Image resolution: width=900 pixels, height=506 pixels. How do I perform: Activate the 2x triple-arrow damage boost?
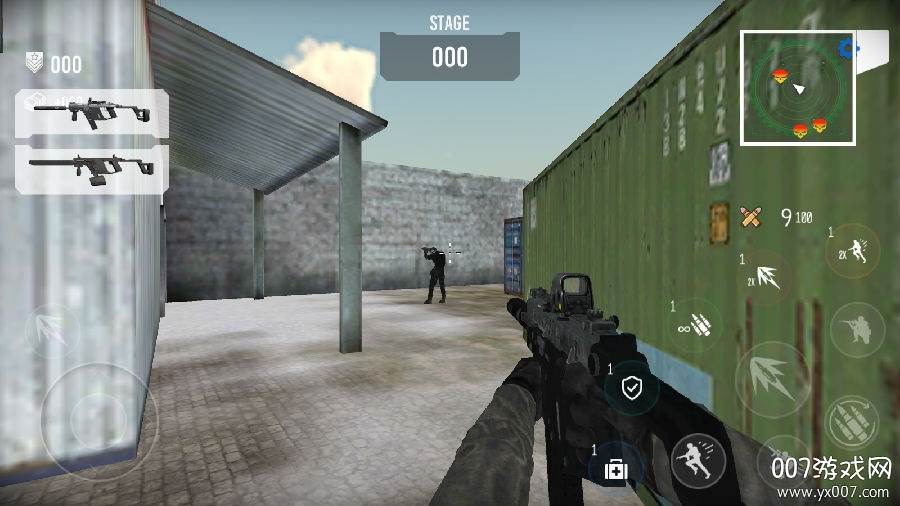[x=766, y=277]
